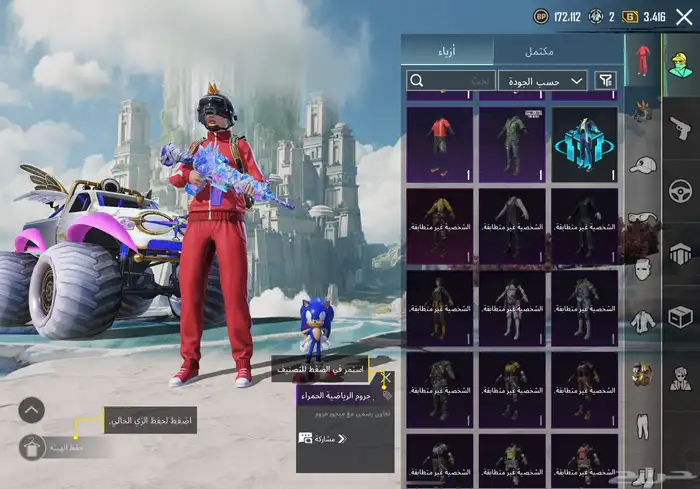Screen dimensions: 700x489
Task: Select the red shirt outfit tile
Action: (439, 144)
